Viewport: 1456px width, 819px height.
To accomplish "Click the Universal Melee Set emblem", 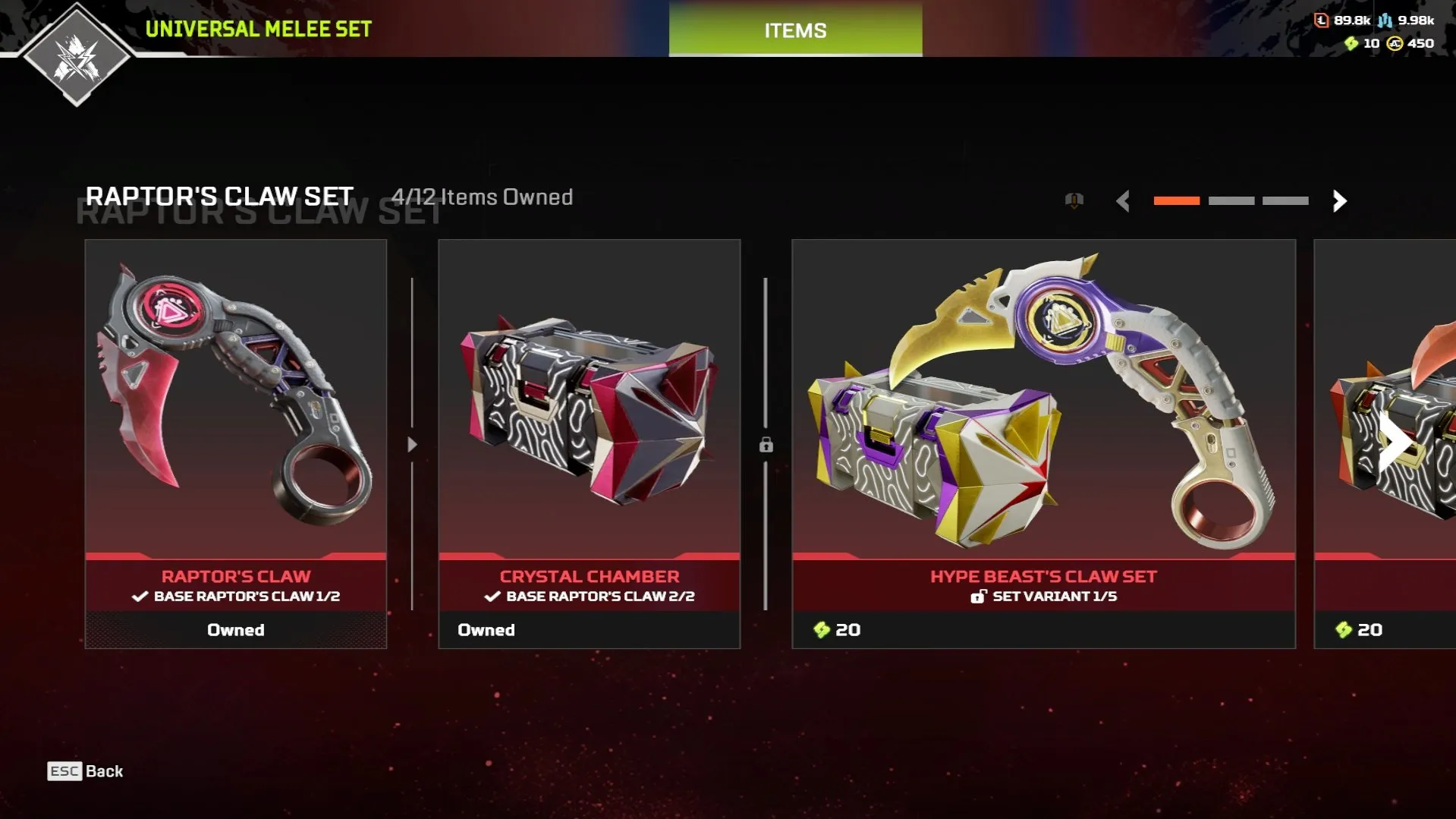I will (x=76, y=57).
